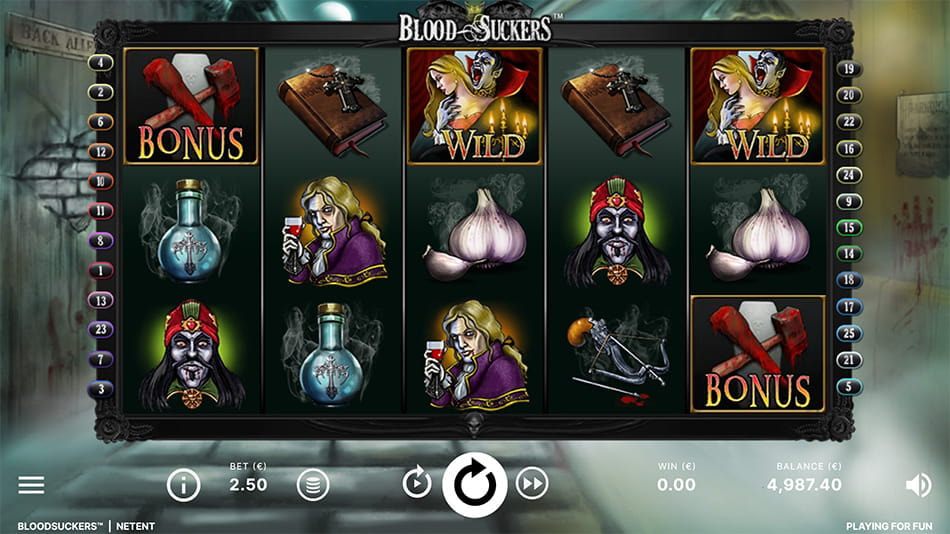Mute the game sound
The width and height of the screenshot is (950, 534).
coord(917,485)
